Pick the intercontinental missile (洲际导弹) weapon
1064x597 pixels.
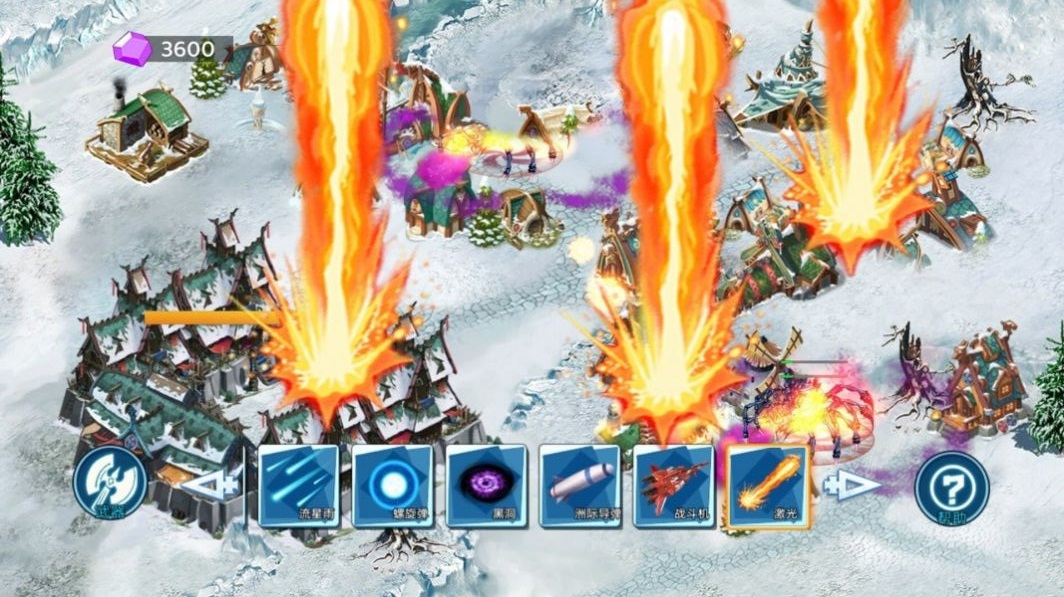click(579, 485)
